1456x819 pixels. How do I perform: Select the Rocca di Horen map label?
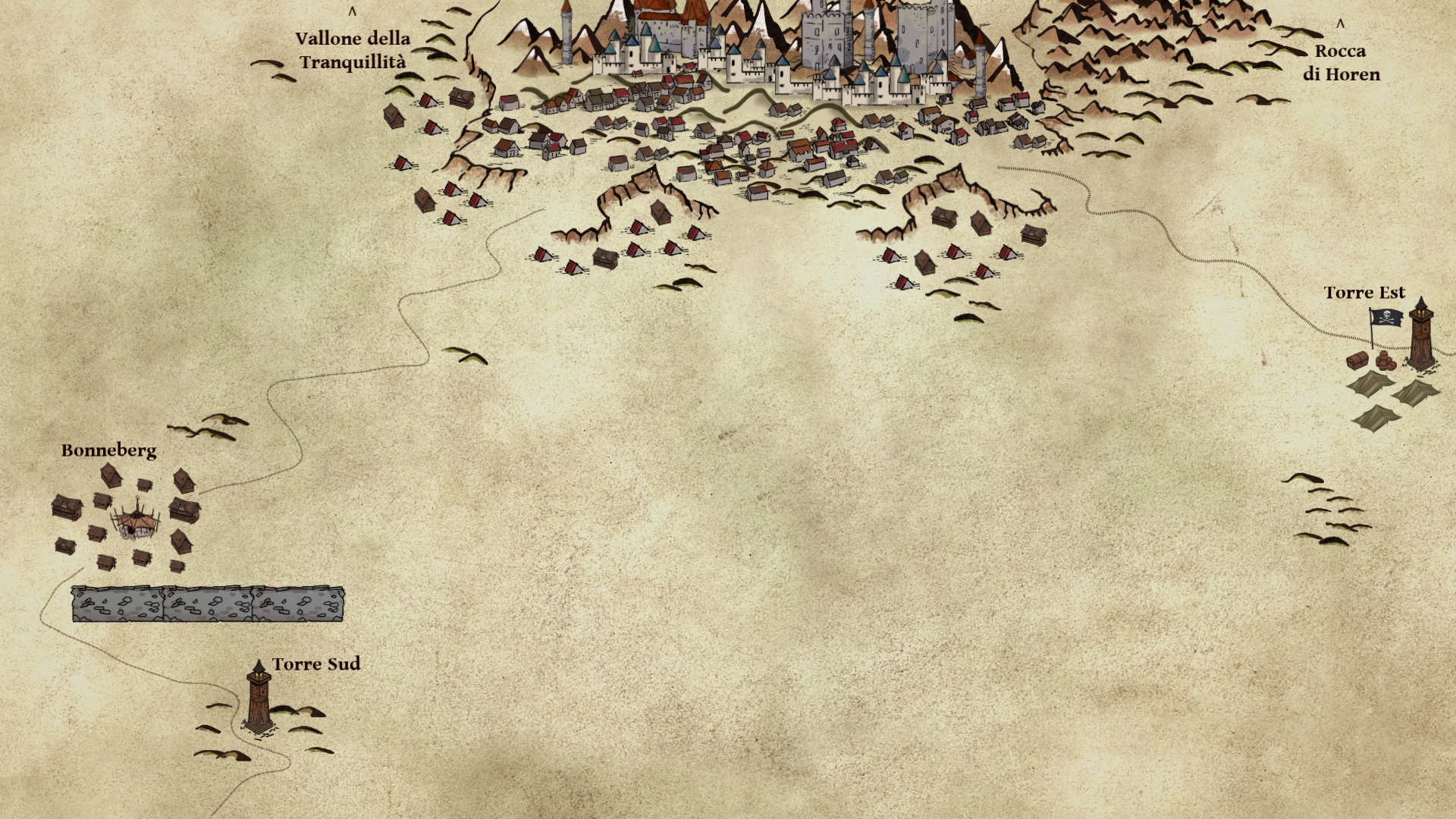point(1341,62)
